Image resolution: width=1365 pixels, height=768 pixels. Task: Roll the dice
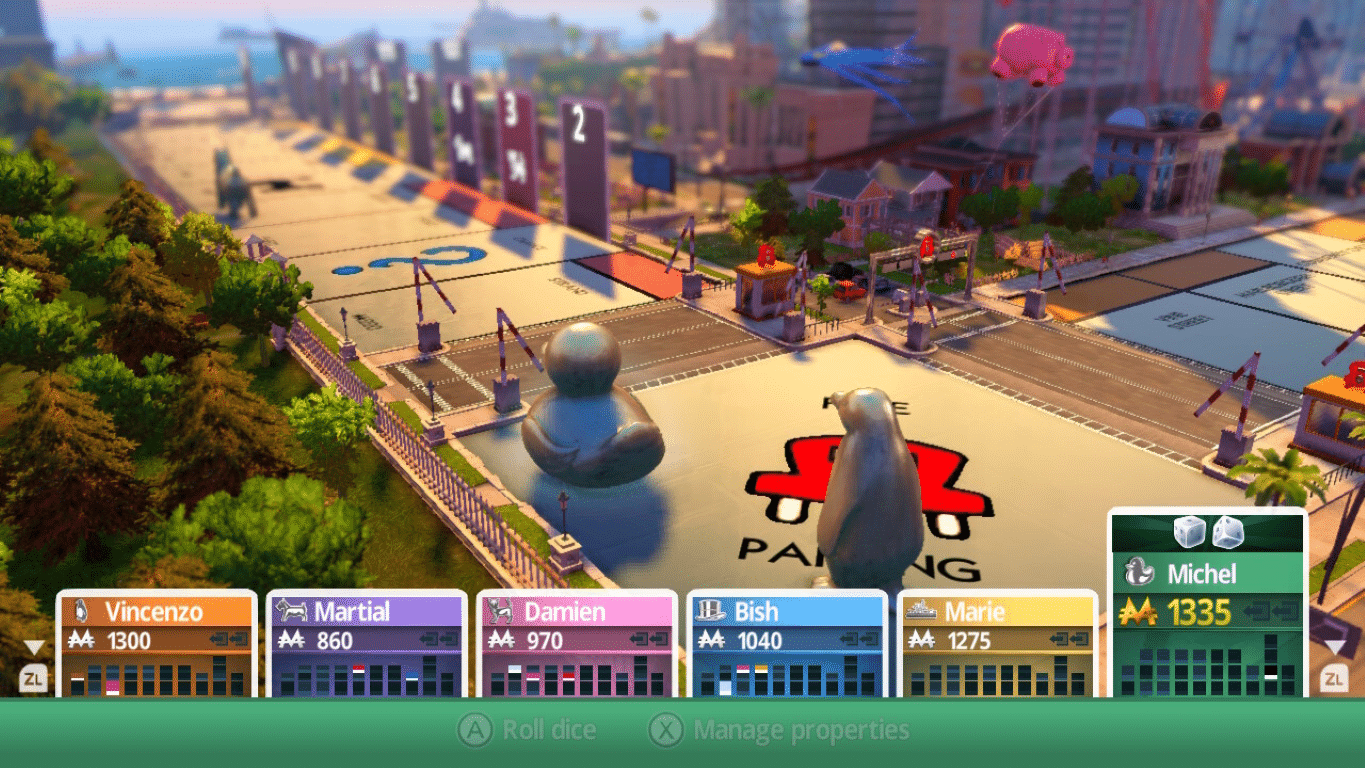527,731
